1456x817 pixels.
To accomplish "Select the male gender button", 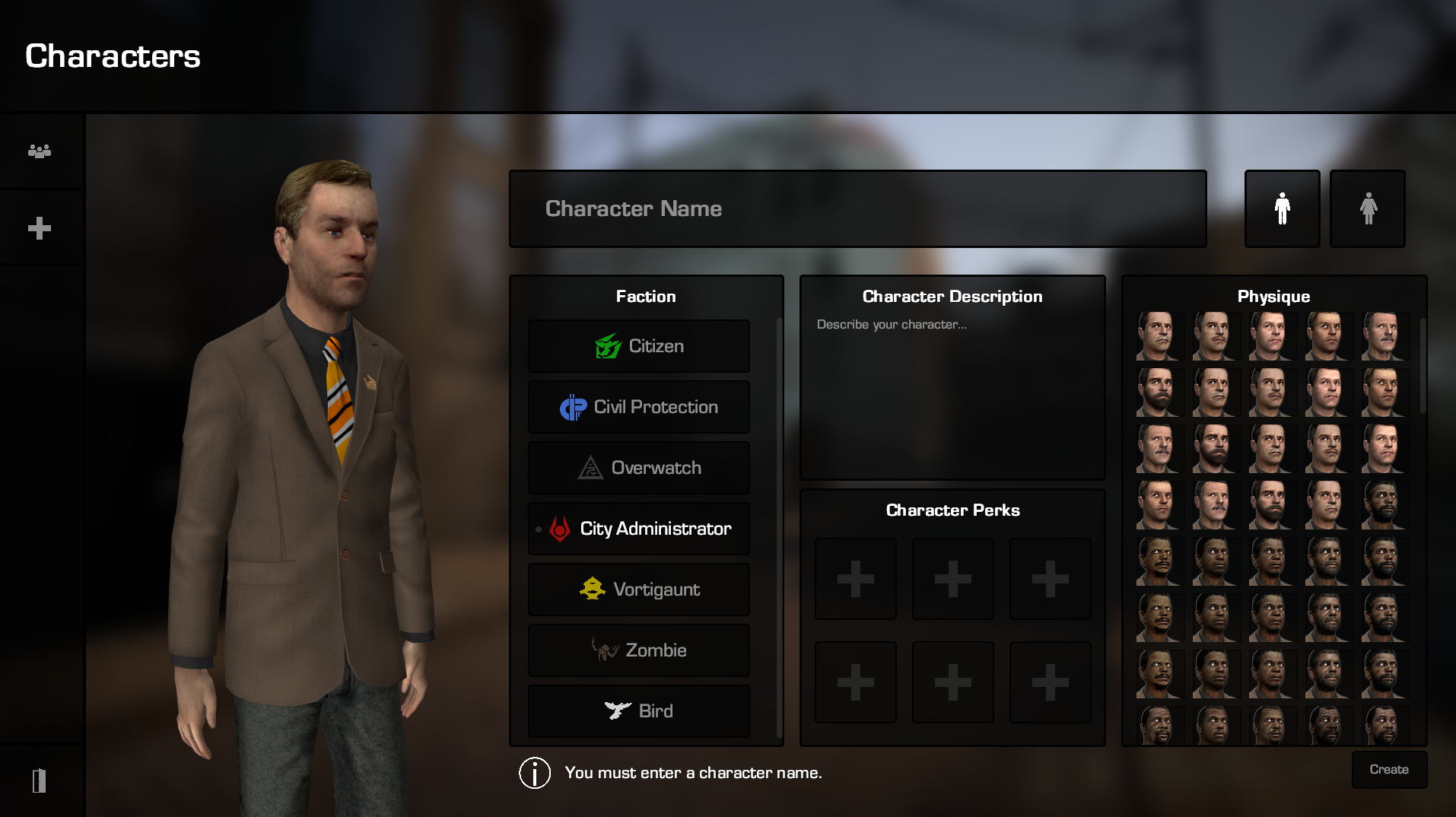I will 1282,208.
